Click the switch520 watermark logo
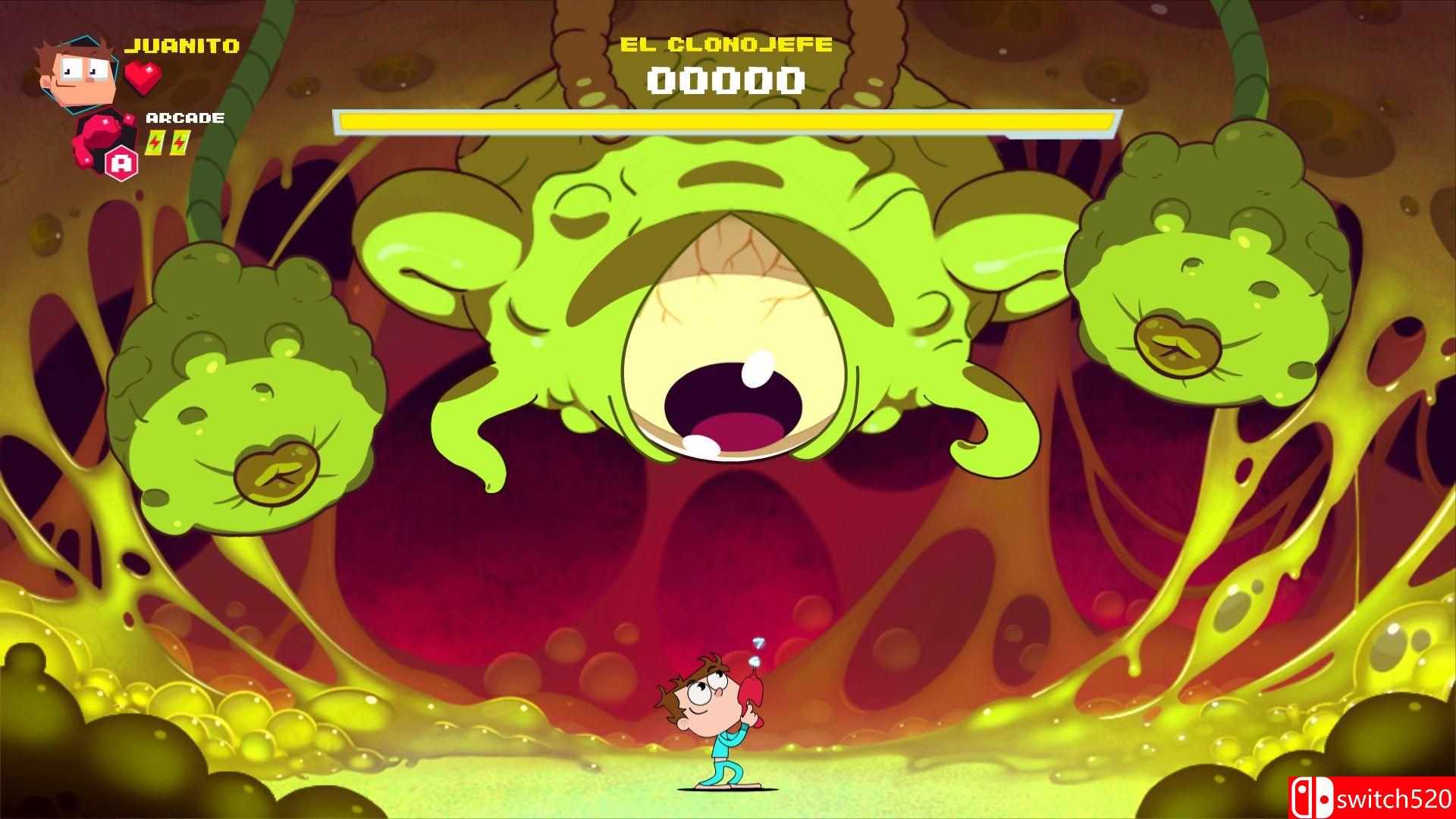 pos(1370,797)
